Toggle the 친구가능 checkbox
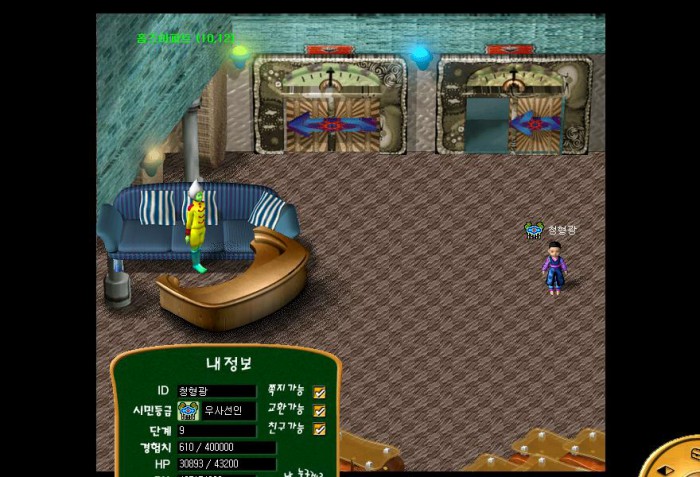 tap(320, 430)
